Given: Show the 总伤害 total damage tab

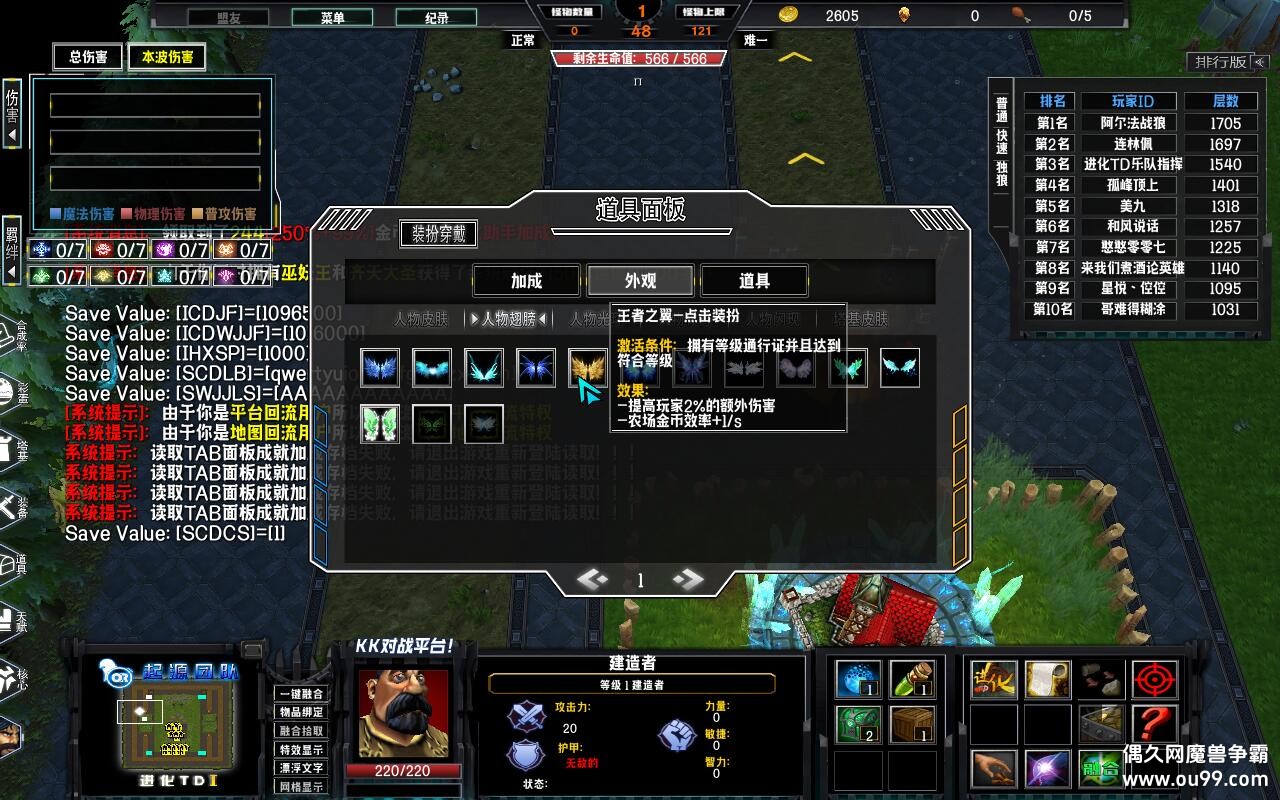Looking at the screenshot, I should (88, 57).
